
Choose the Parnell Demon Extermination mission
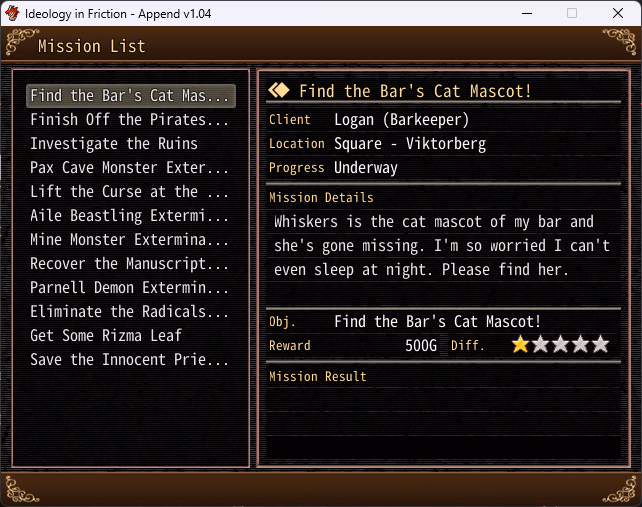pos(130,288)
